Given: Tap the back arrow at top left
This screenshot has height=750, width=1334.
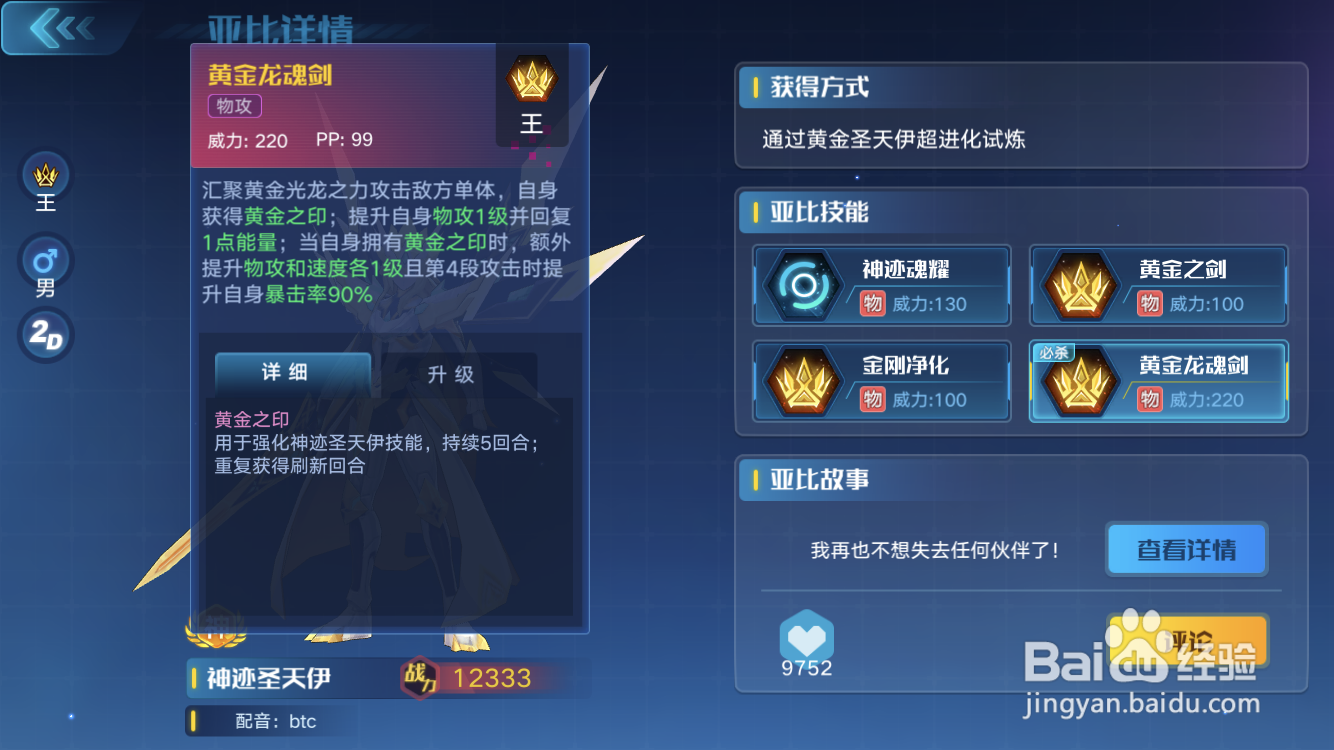Looking at the screenshot, I should coord(58,27).
